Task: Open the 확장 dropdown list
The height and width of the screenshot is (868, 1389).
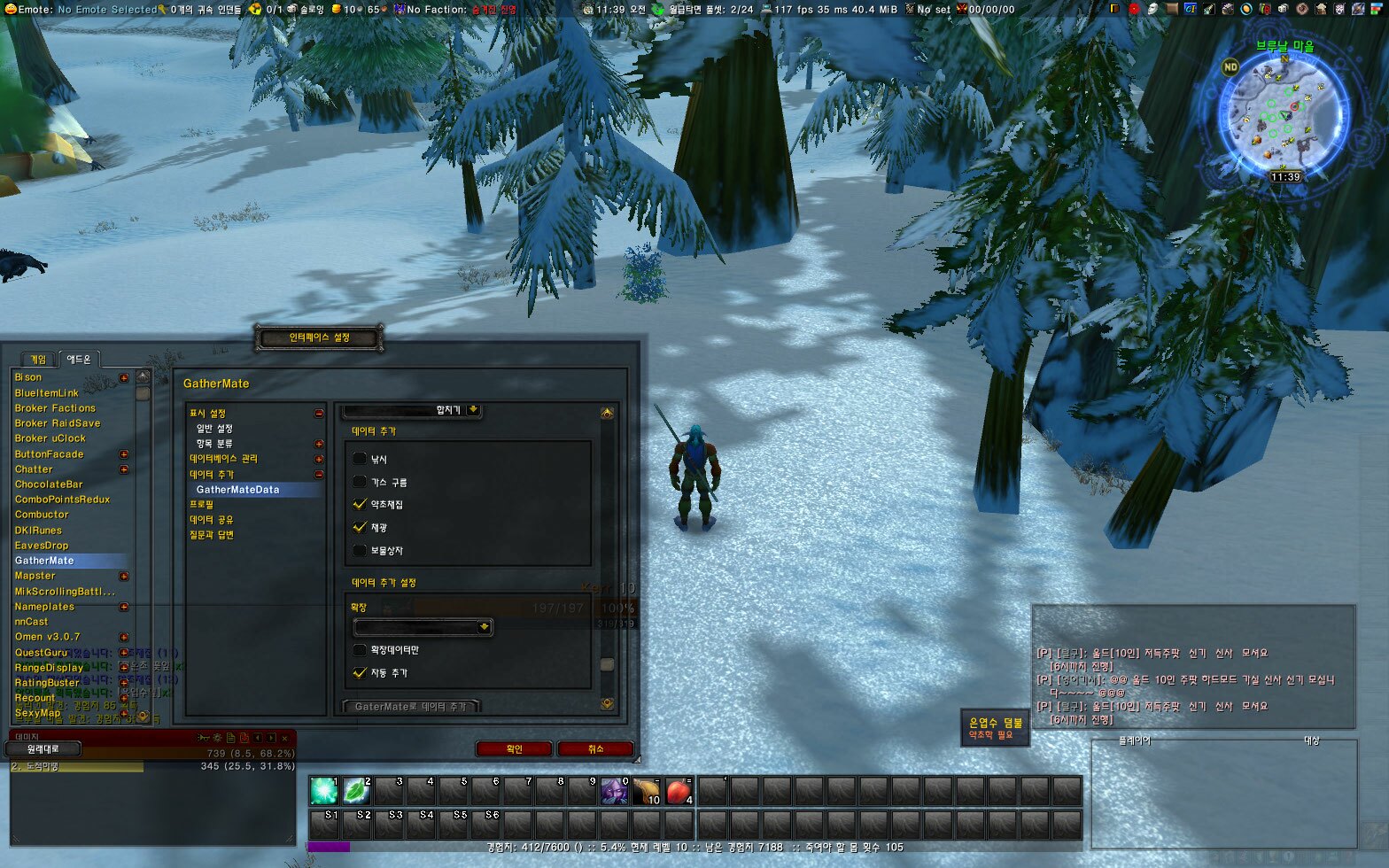Action: pyautogui.click(x=484, y=627)
